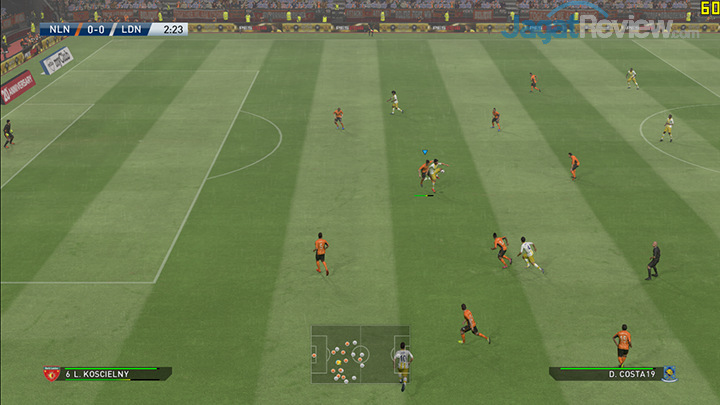This screenshot has height=405, width=720.
Task: Click the red club crest beside Koscielny
Action: click(x=51, y=374)
